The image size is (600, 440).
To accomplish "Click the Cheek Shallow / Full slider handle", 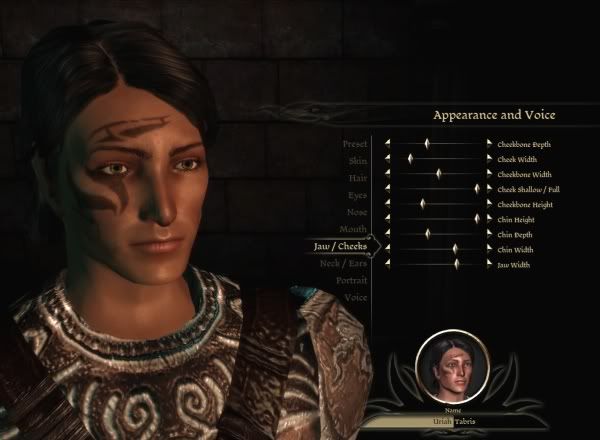I will (477, 189).
